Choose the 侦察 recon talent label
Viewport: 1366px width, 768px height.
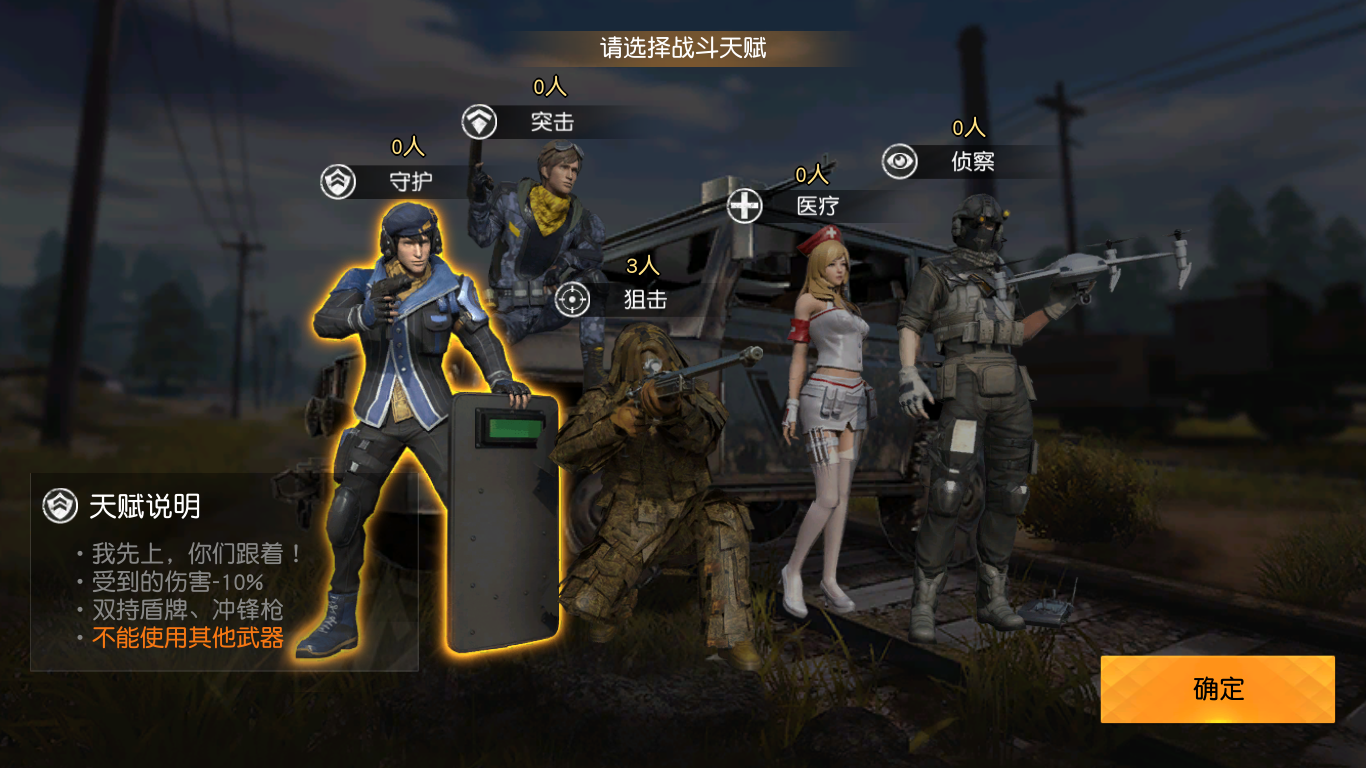(x=971, y=161)
